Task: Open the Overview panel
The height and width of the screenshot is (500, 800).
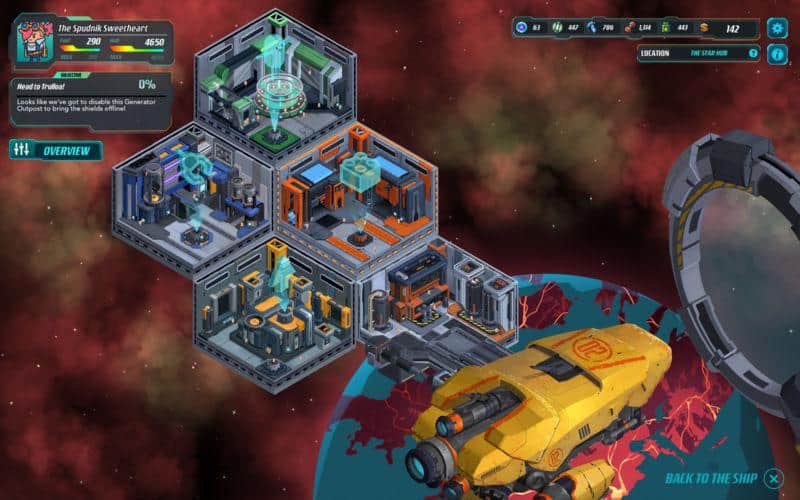Action: (x=57, y=151)
